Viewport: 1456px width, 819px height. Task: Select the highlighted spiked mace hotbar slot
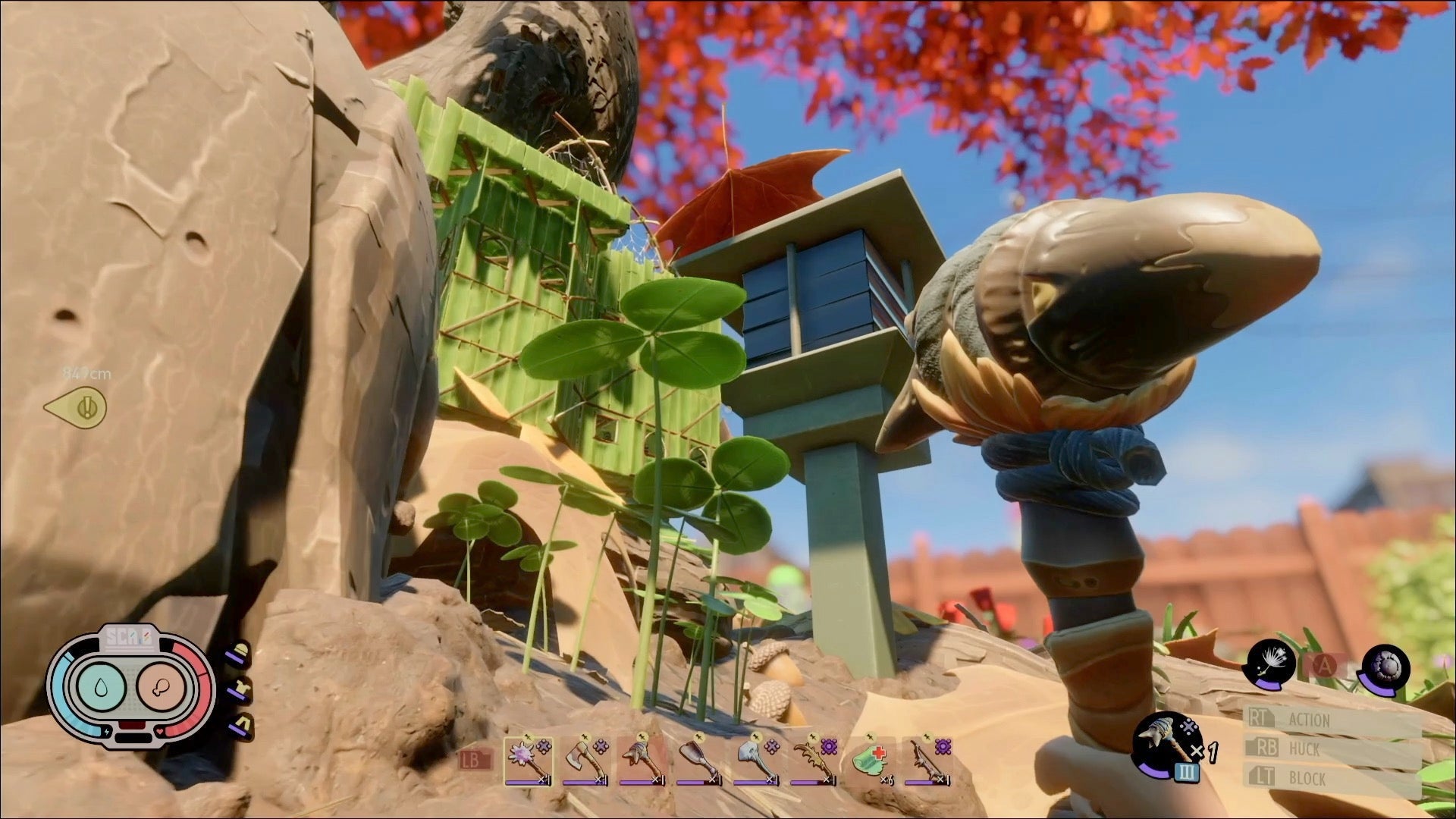[527, 761]
